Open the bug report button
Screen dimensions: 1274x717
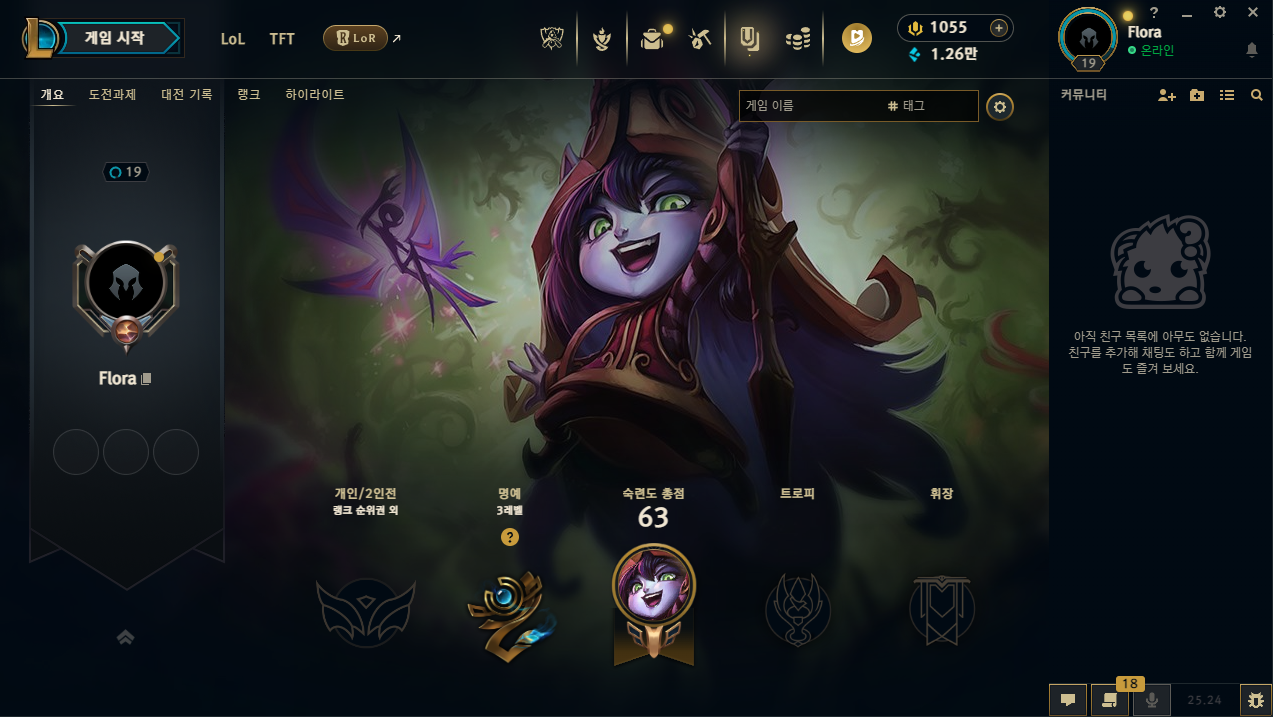coord(1255,700)
